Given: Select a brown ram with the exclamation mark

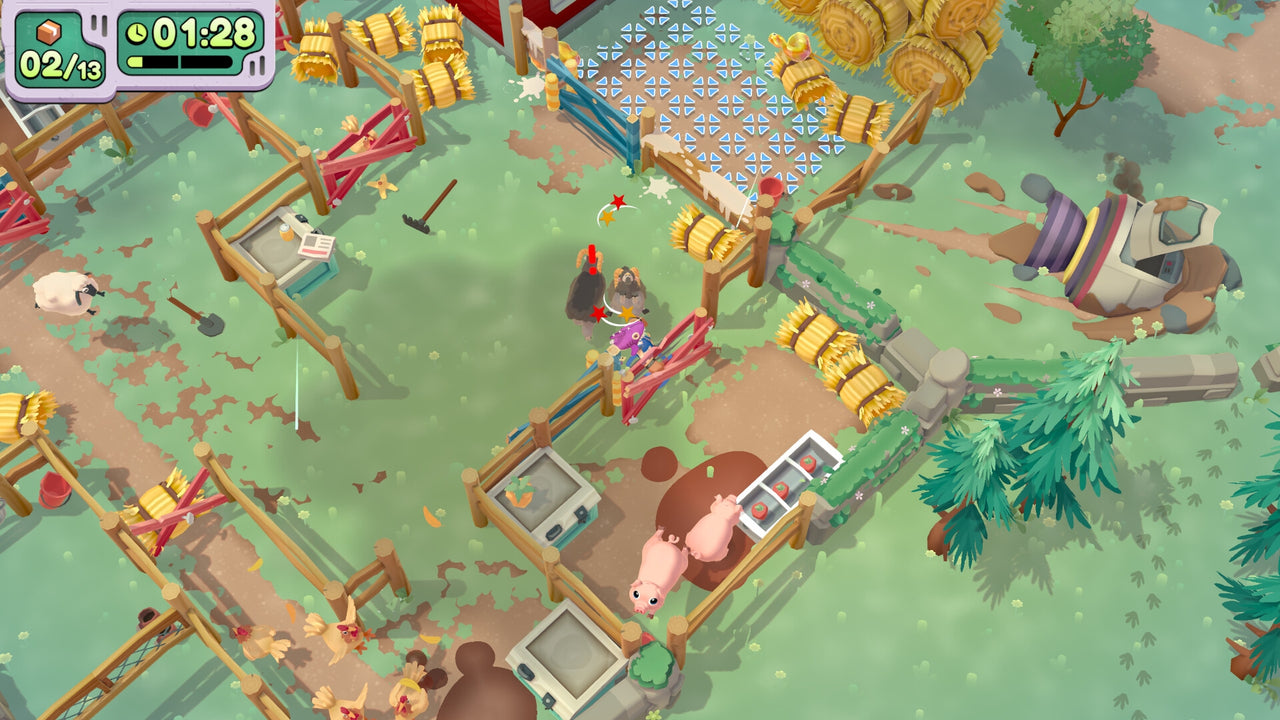Looking at the screenshot, I should 585,290.
